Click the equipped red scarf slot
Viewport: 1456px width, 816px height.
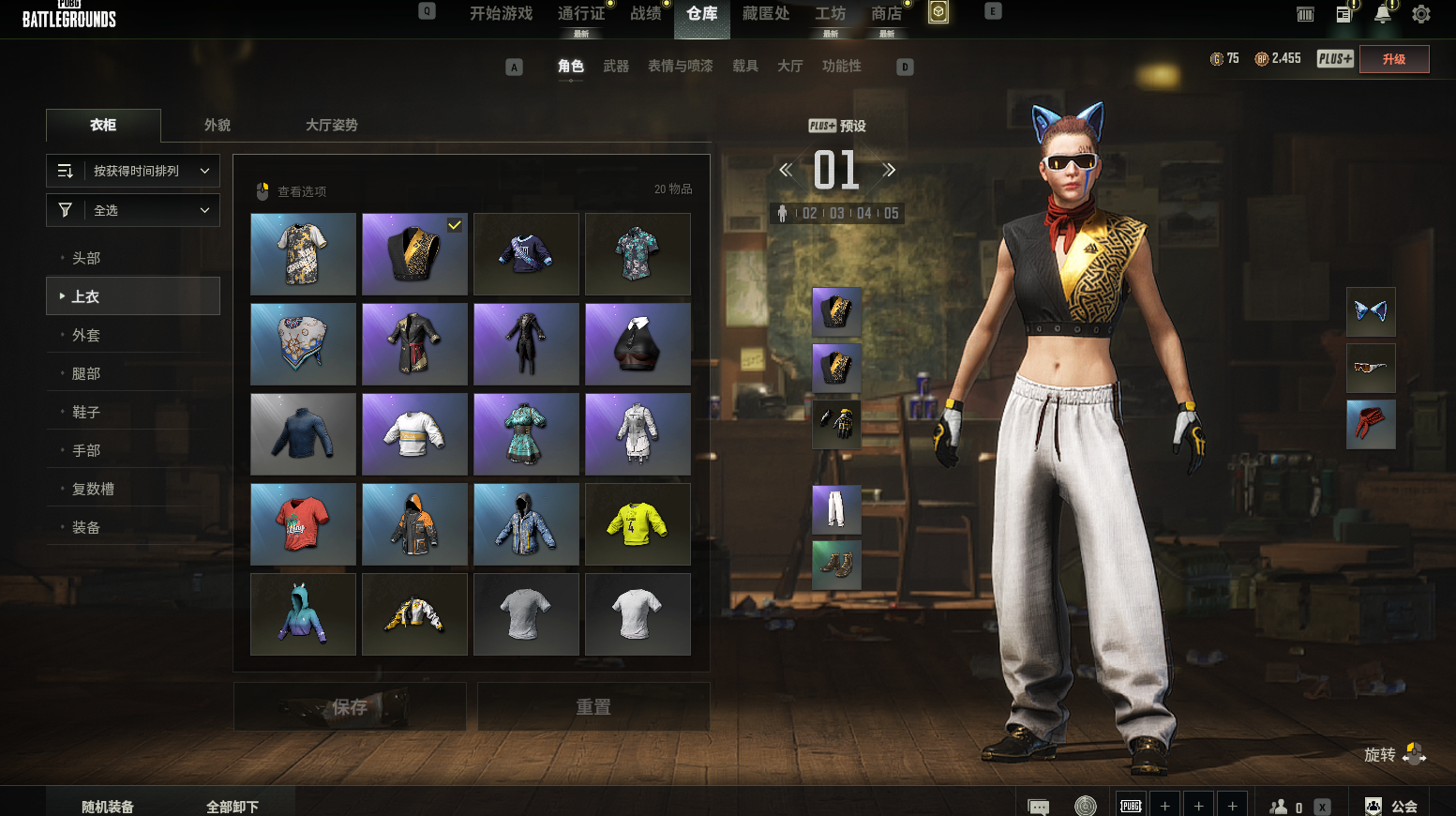pos(1371,424)
